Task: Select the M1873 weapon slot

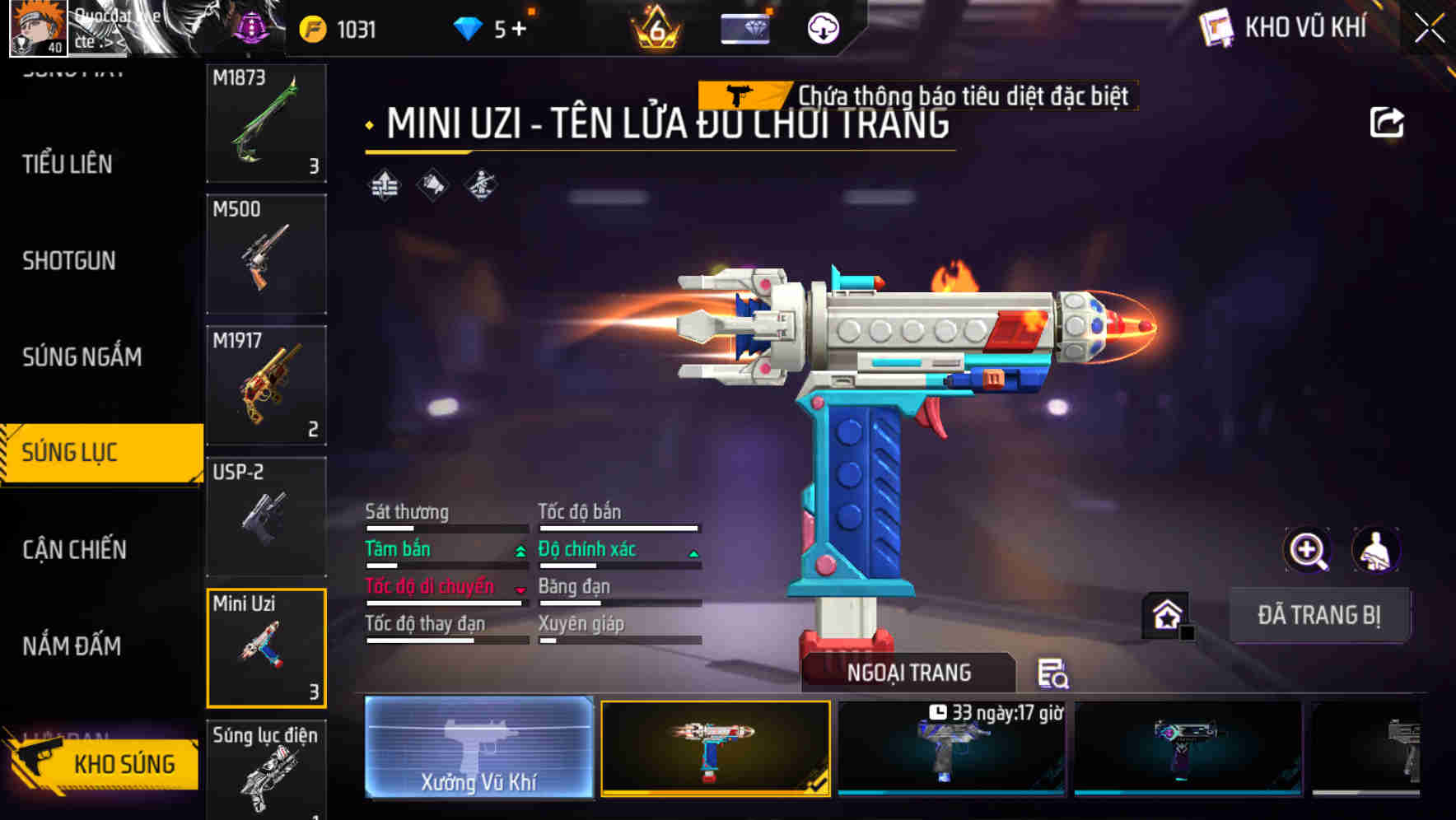Action: pyautogui.click(x=266, y=123)
